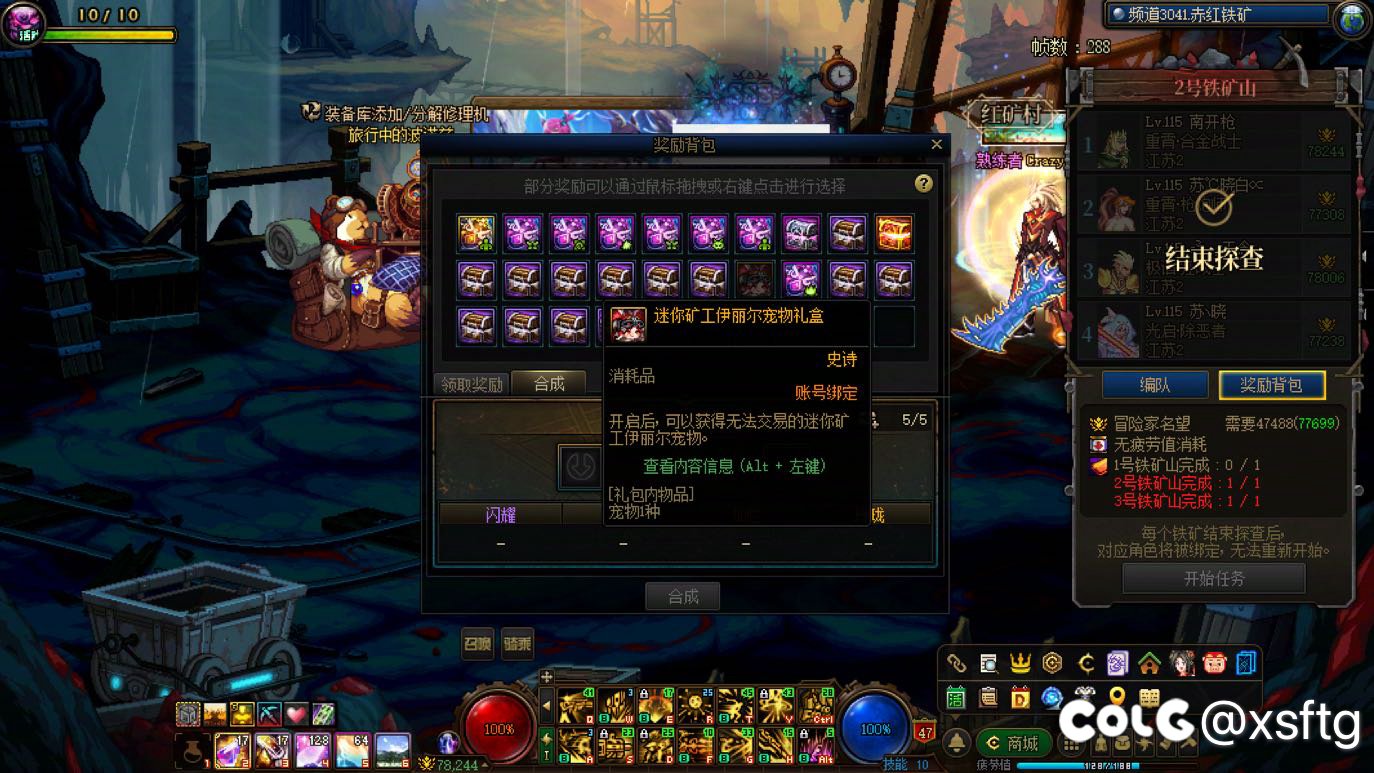Select the orange-gold treasure chest reward
The width and height of the screenshot is (1374, 773).
tap(894, 234)
